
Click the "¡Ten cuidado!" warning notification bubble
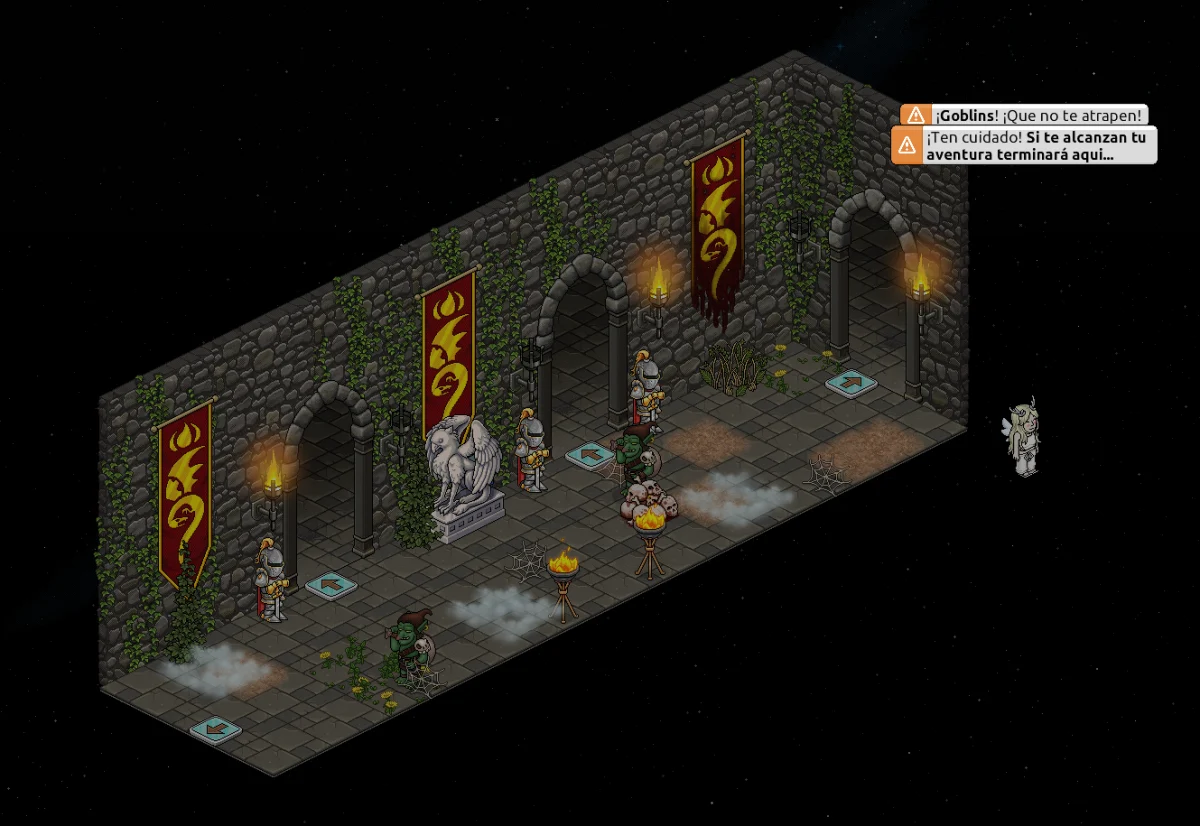click(x=1024, y=145)
